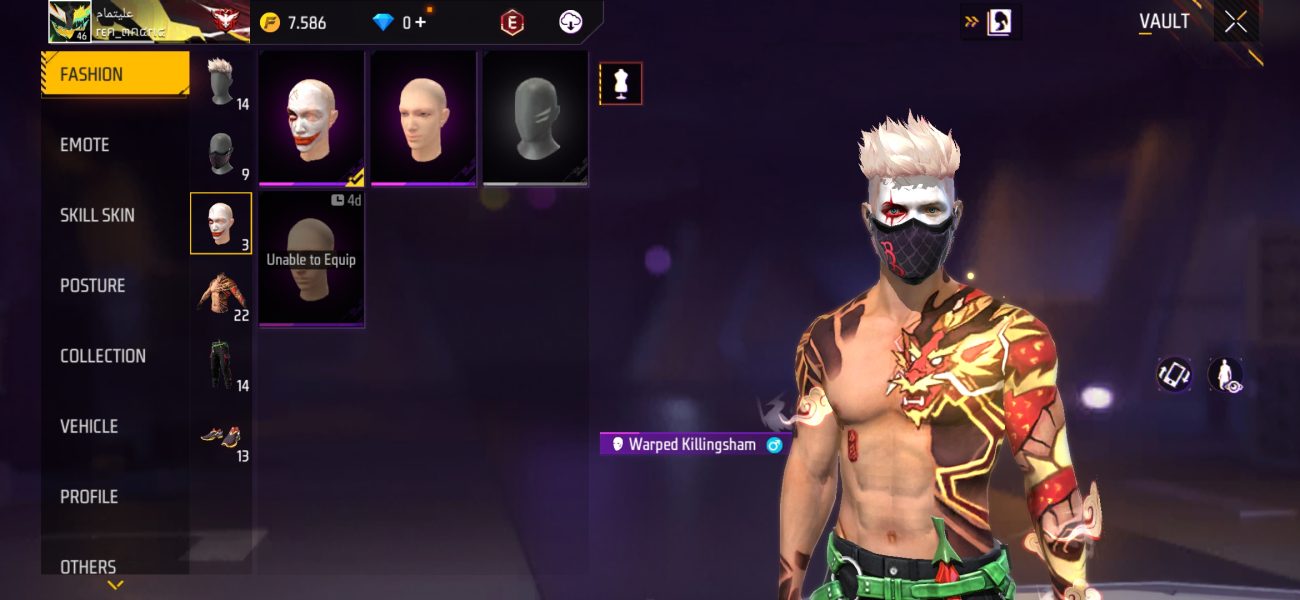Add diamonds with the plus button
Viewport: 1300px width, 600px height.
420,22
